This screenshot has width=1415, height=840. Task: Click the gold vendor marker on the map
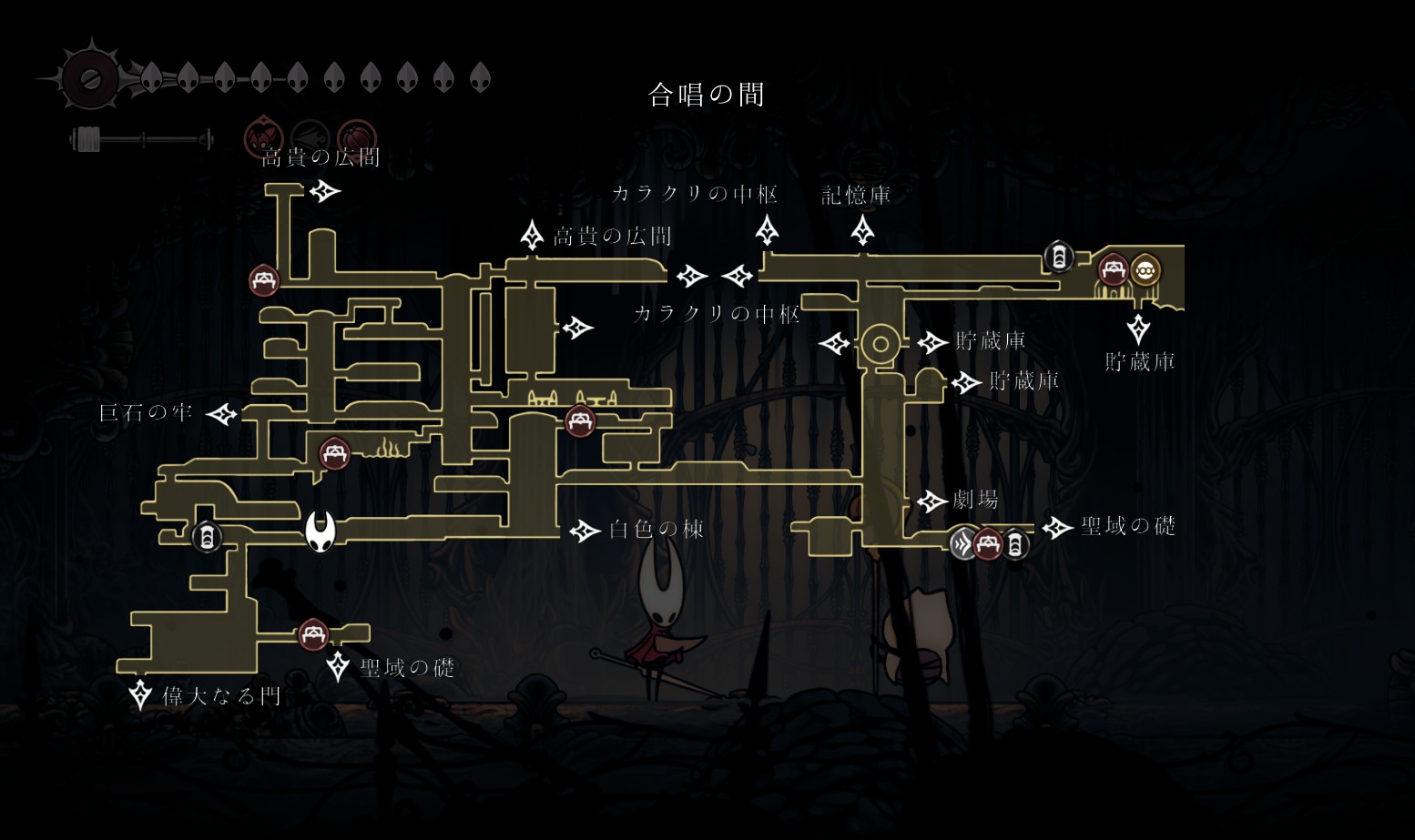point(1145,270)
